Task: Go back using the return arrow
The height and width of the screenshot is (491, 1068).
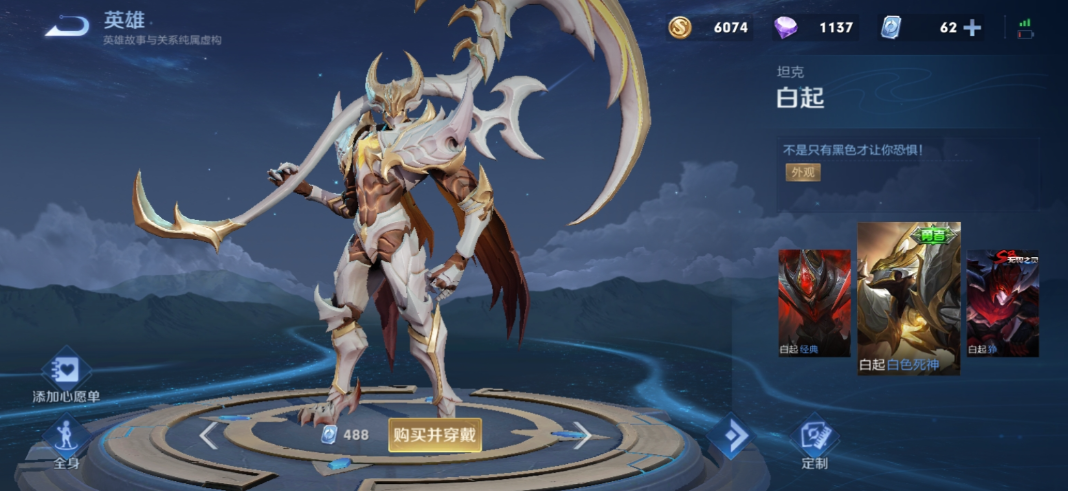Action: click(x=66, y=26)
